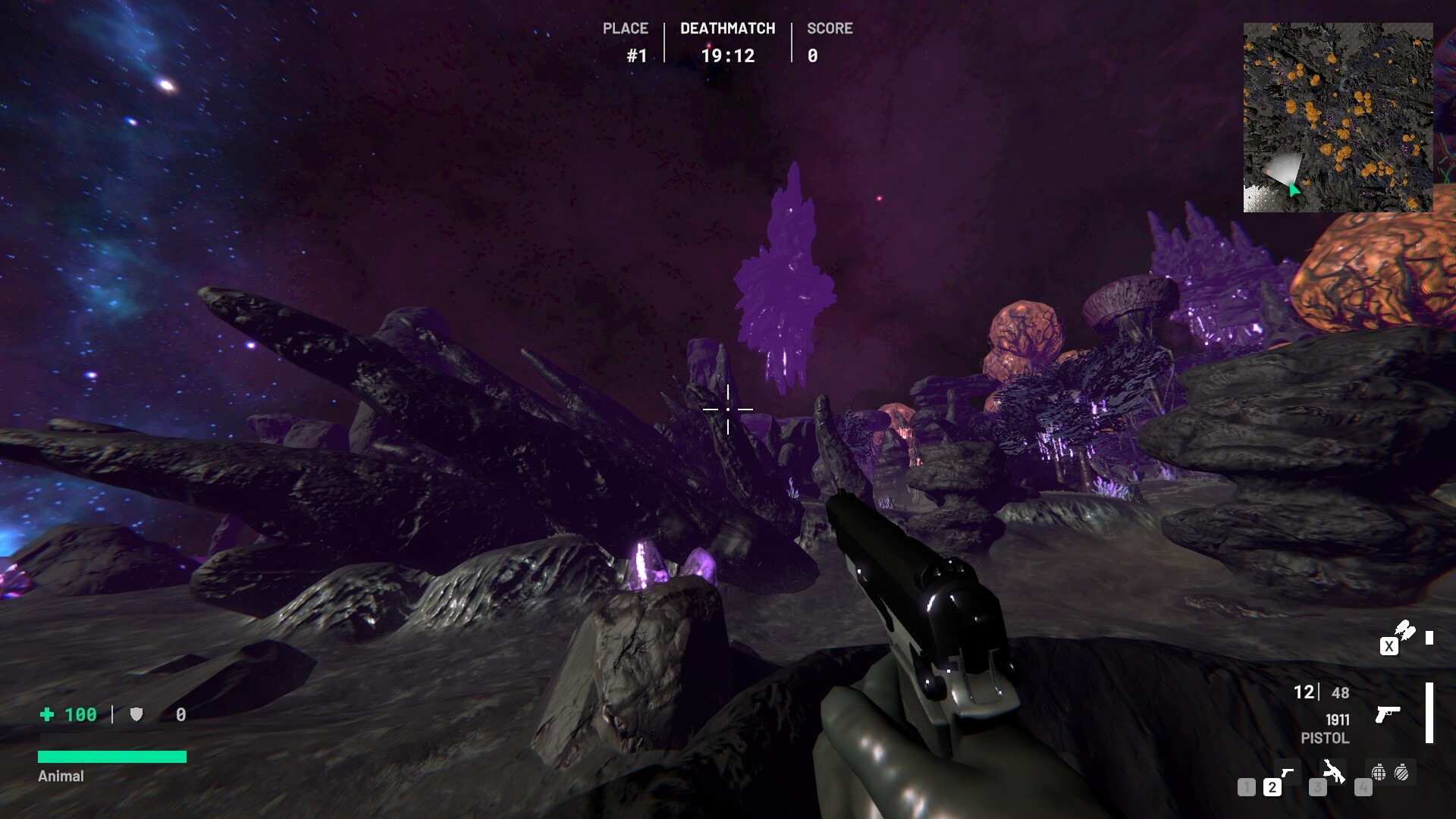Click the green health bar

point(112,755)
